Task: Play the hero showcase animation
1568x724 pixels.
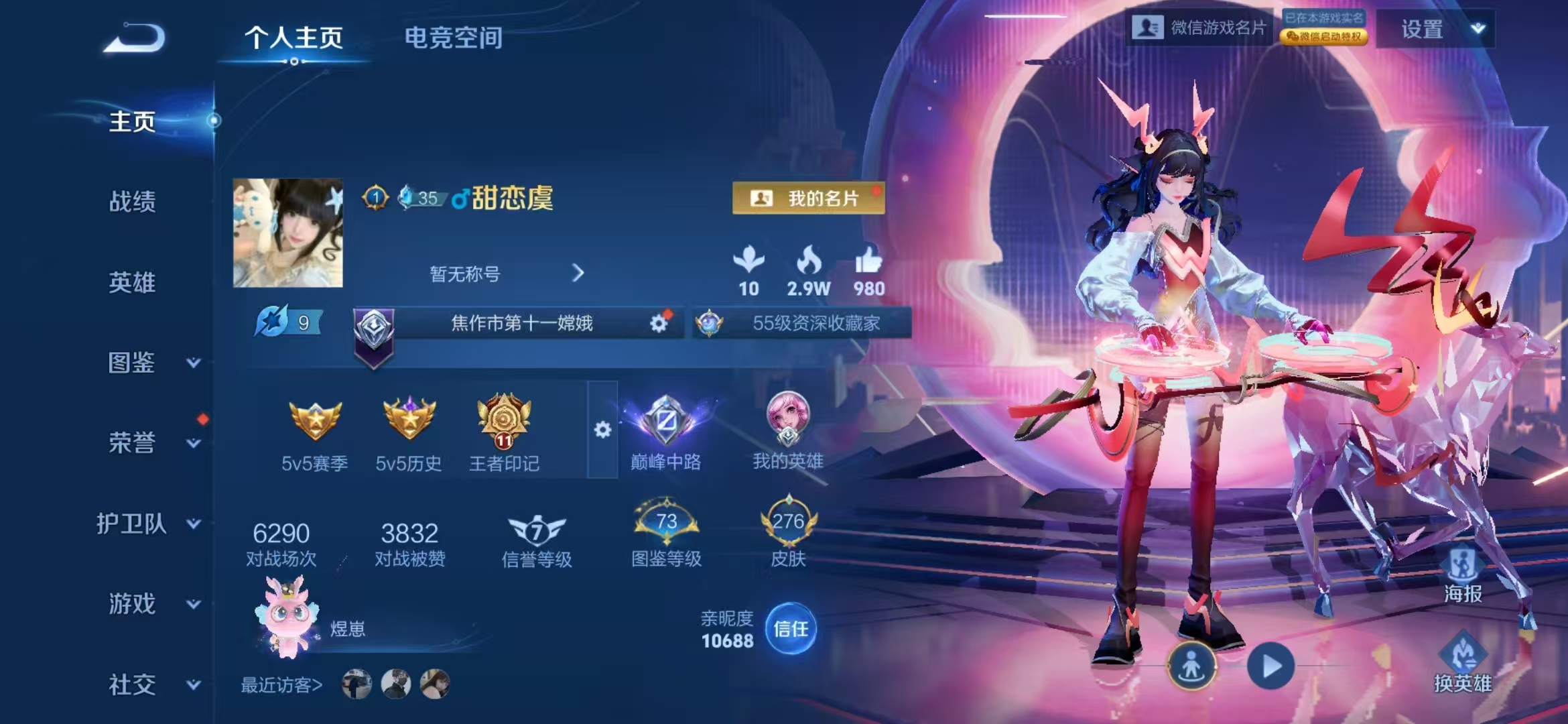Action: pyautogui.click(x=1270, y=666)
